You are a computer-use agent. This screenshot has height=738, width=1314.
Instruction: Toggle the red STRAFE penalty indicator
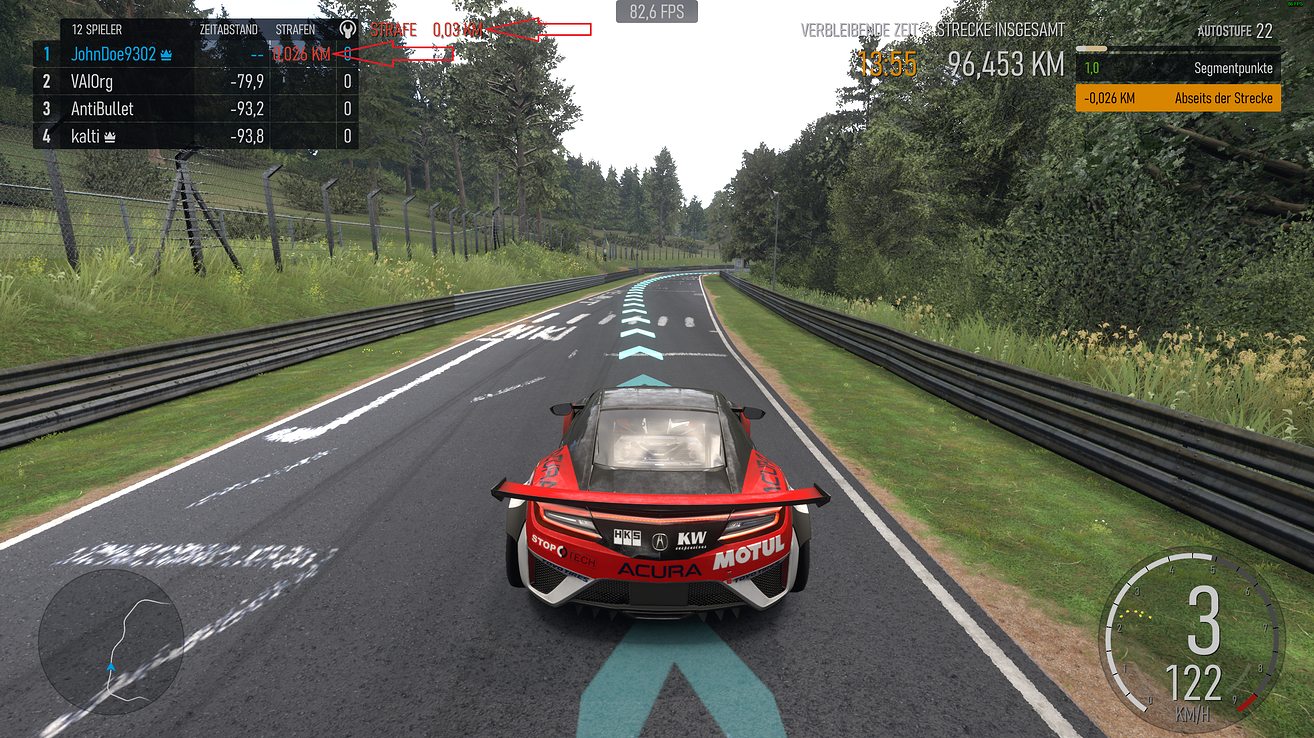coord(394,30)
